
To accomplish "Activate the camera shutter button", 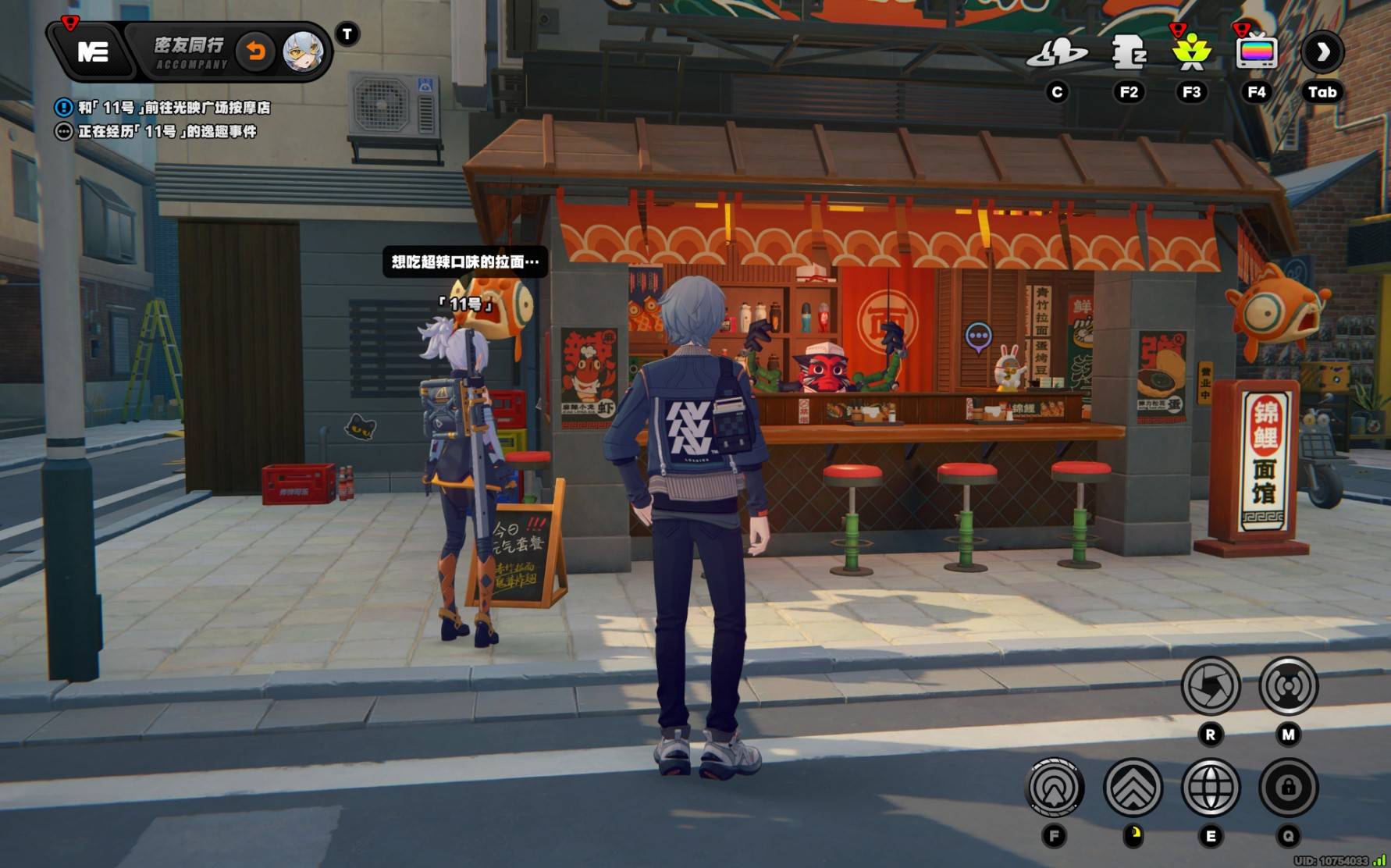I will pyautogui.click(x=1211, y=687).
